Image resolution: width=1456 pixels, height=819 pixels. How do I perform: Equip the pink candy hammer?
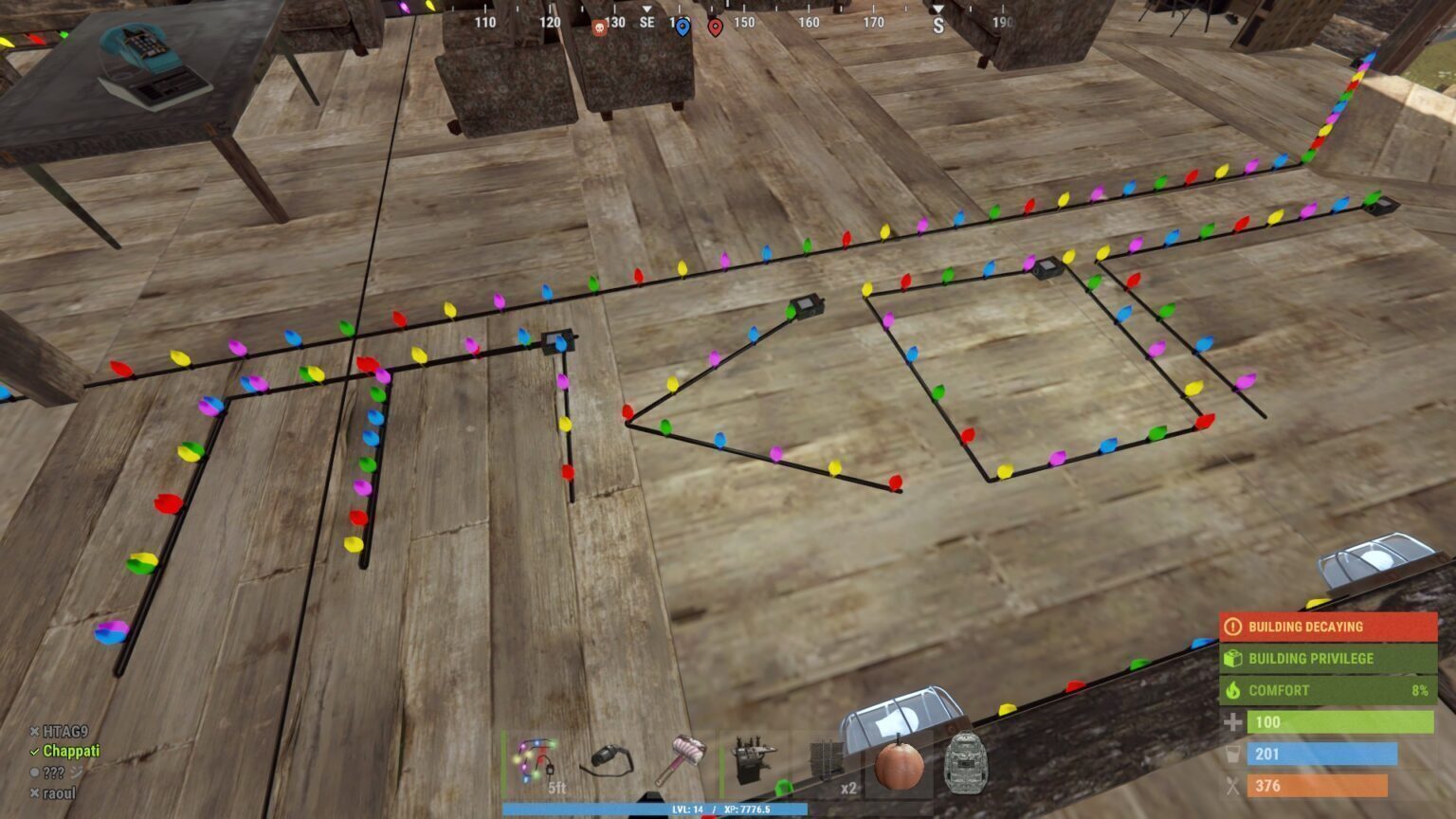point(682,761)
